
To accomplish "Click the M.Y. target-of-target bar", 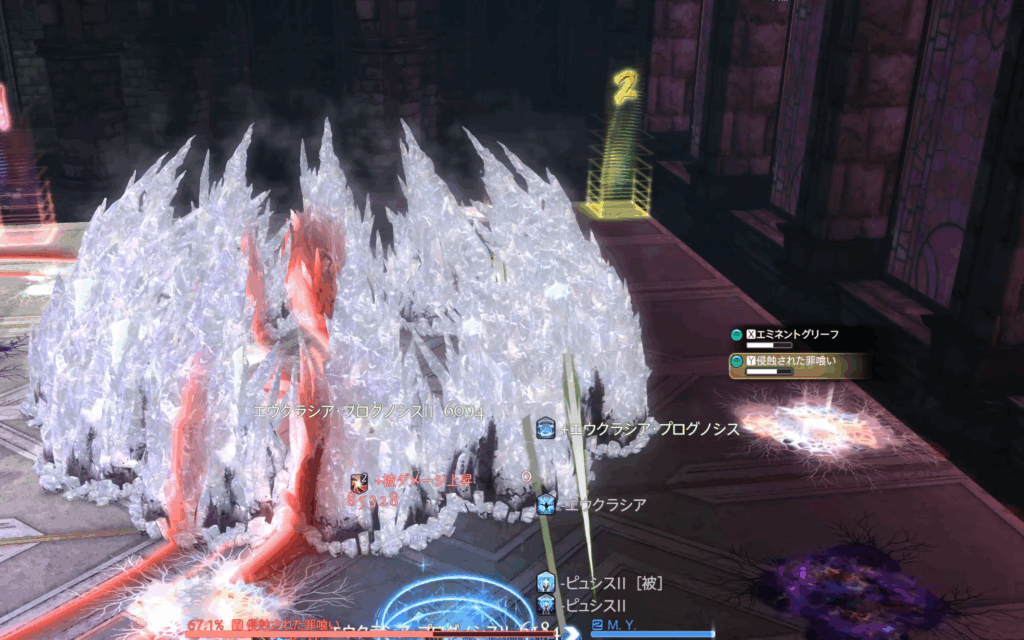I will (x=652, y=629).
